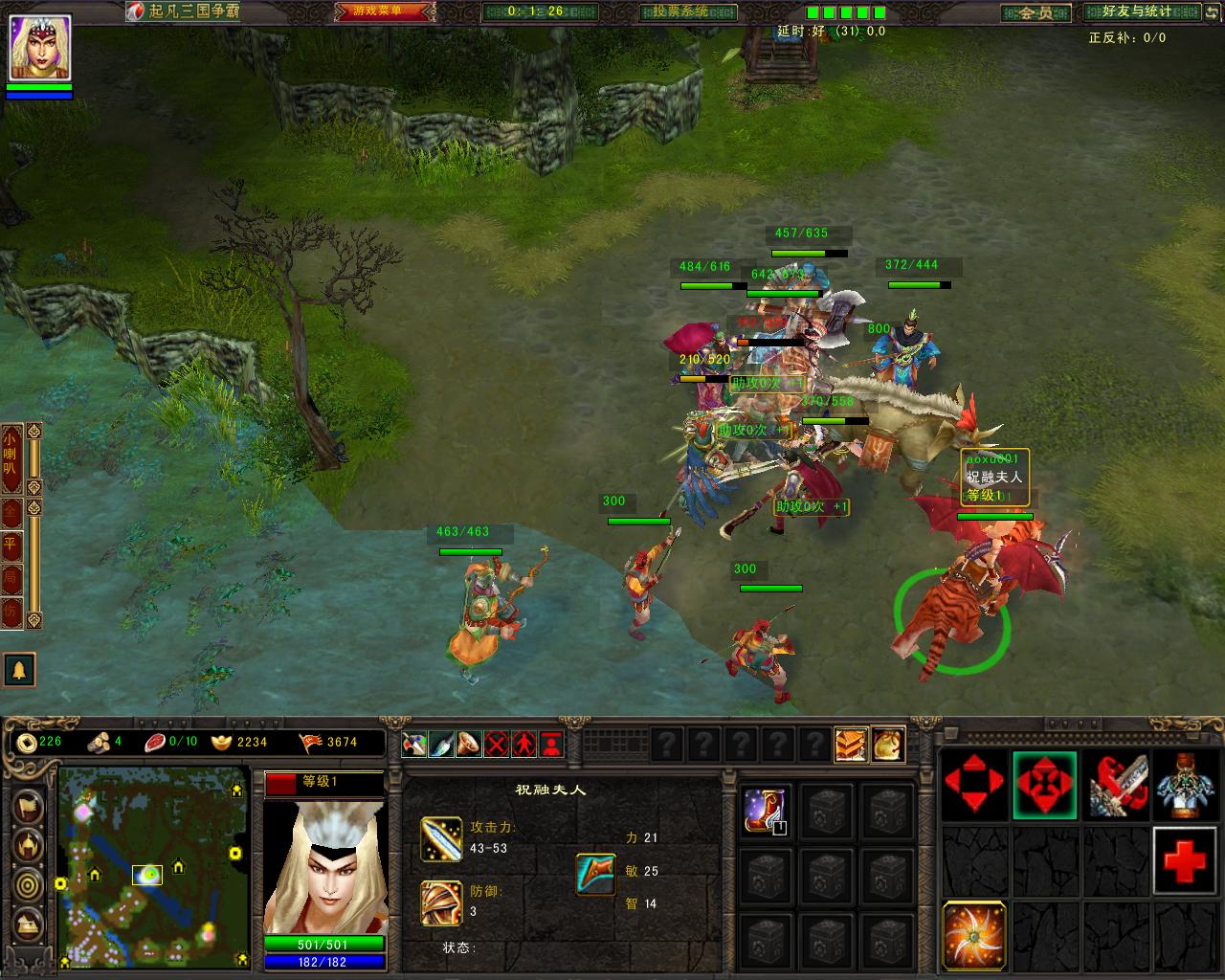
Task: Click the bell icon on left edge
Action: point(19,670)
